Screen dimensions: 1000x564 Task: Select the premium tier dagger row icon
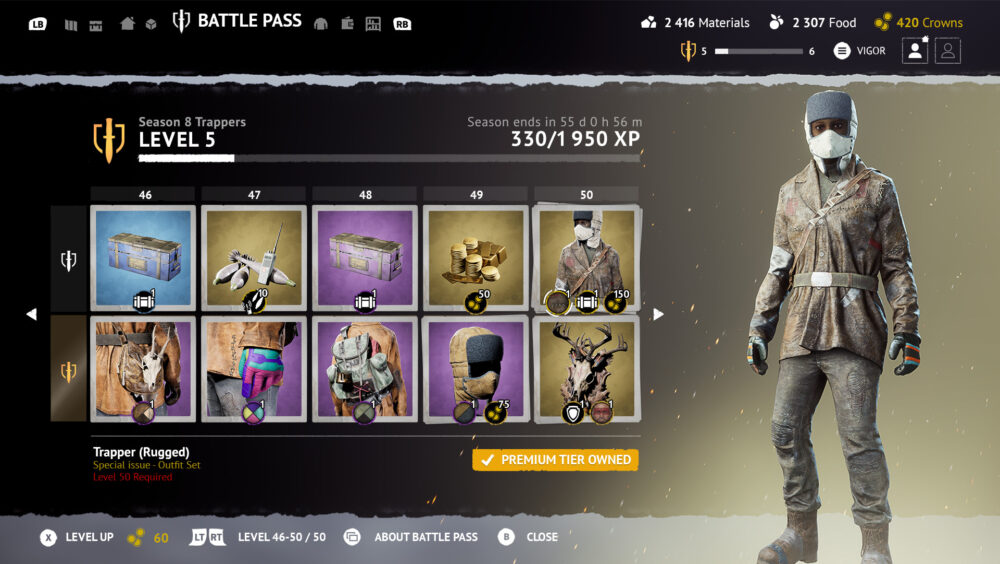click(x=68, y=371)
